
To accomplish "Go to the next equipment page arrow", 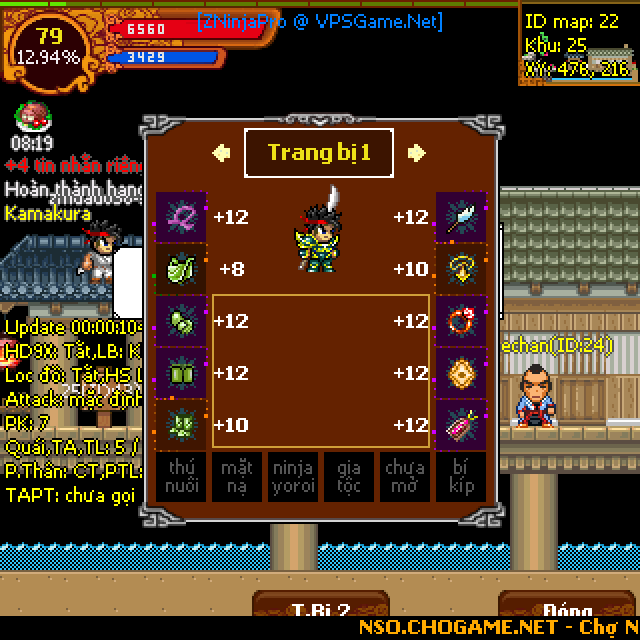I will coord(417,153).
